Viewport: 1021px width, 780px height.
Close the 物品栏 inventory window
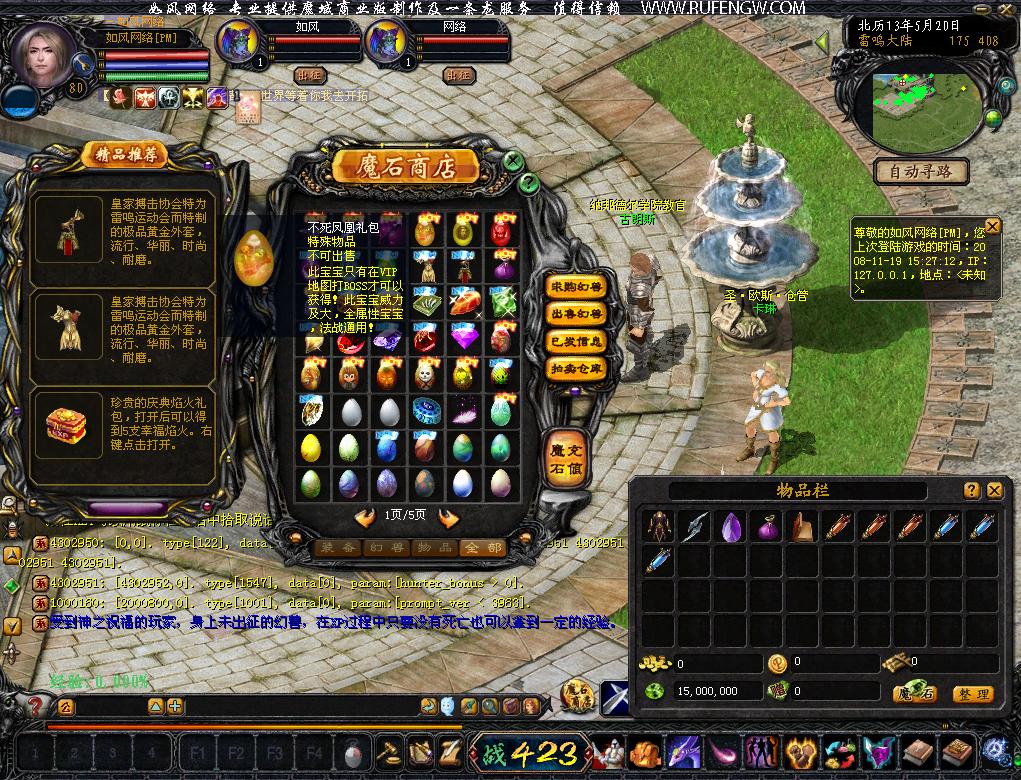994,491
